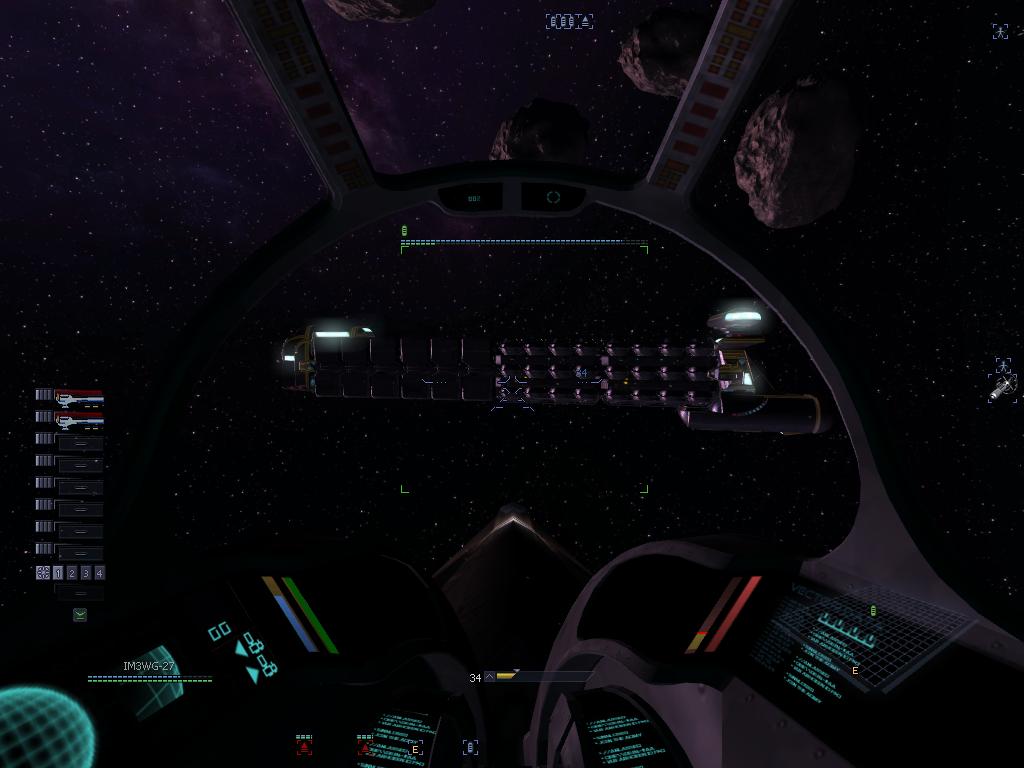Select the station icon at top center

click(x=569, y=21)
